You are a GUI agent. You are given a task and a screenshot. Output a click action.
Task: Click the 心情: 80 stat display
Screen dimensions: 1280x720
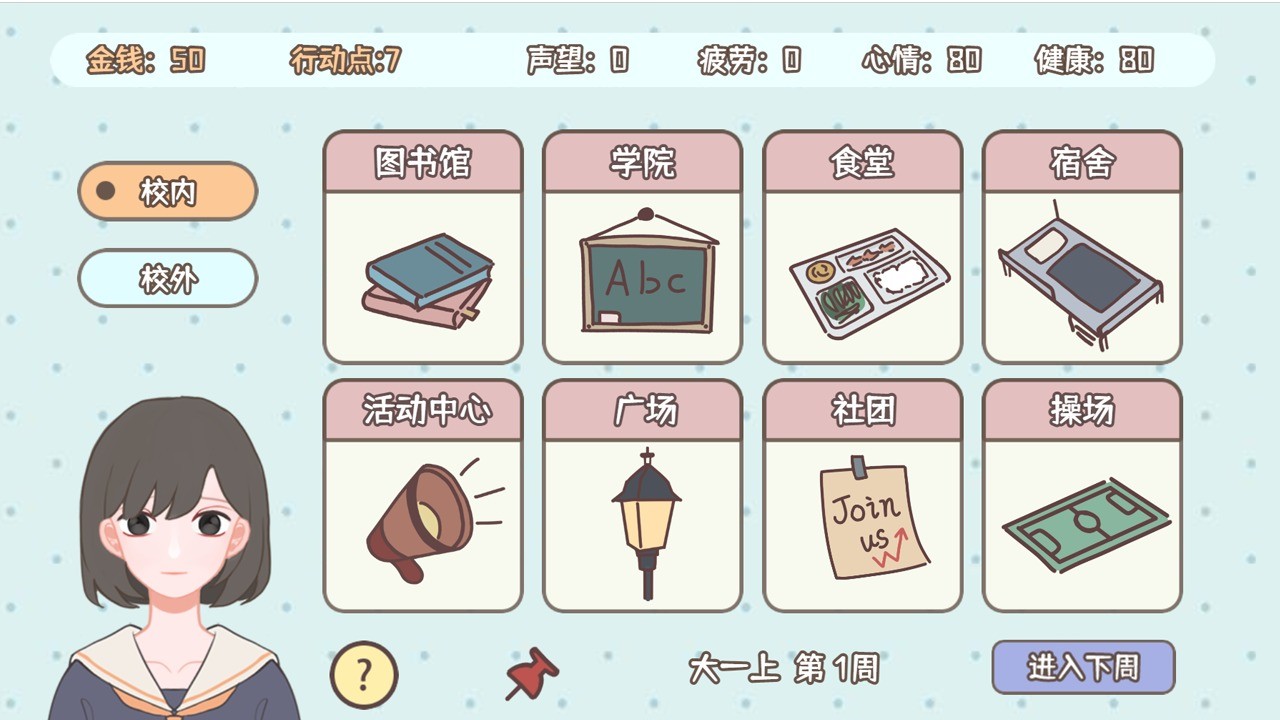(x=919, y=60)
